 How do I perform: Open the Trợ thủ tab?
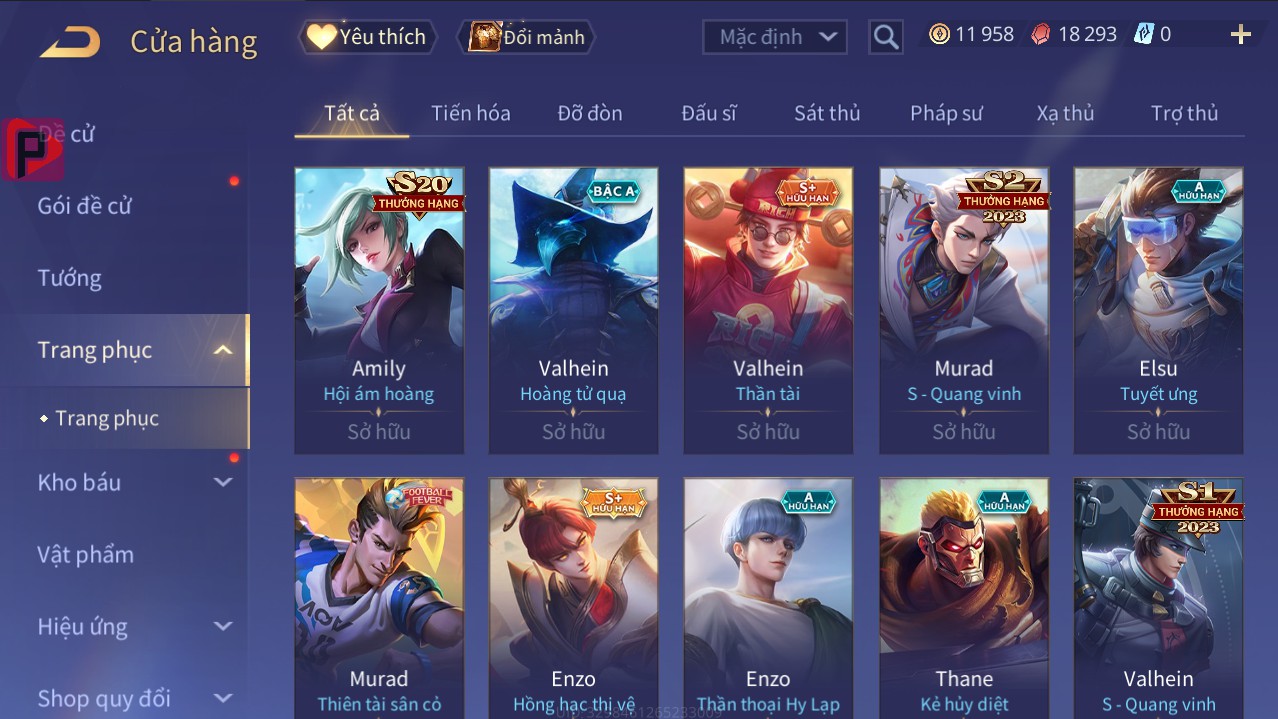click(x=1184, y=113)
